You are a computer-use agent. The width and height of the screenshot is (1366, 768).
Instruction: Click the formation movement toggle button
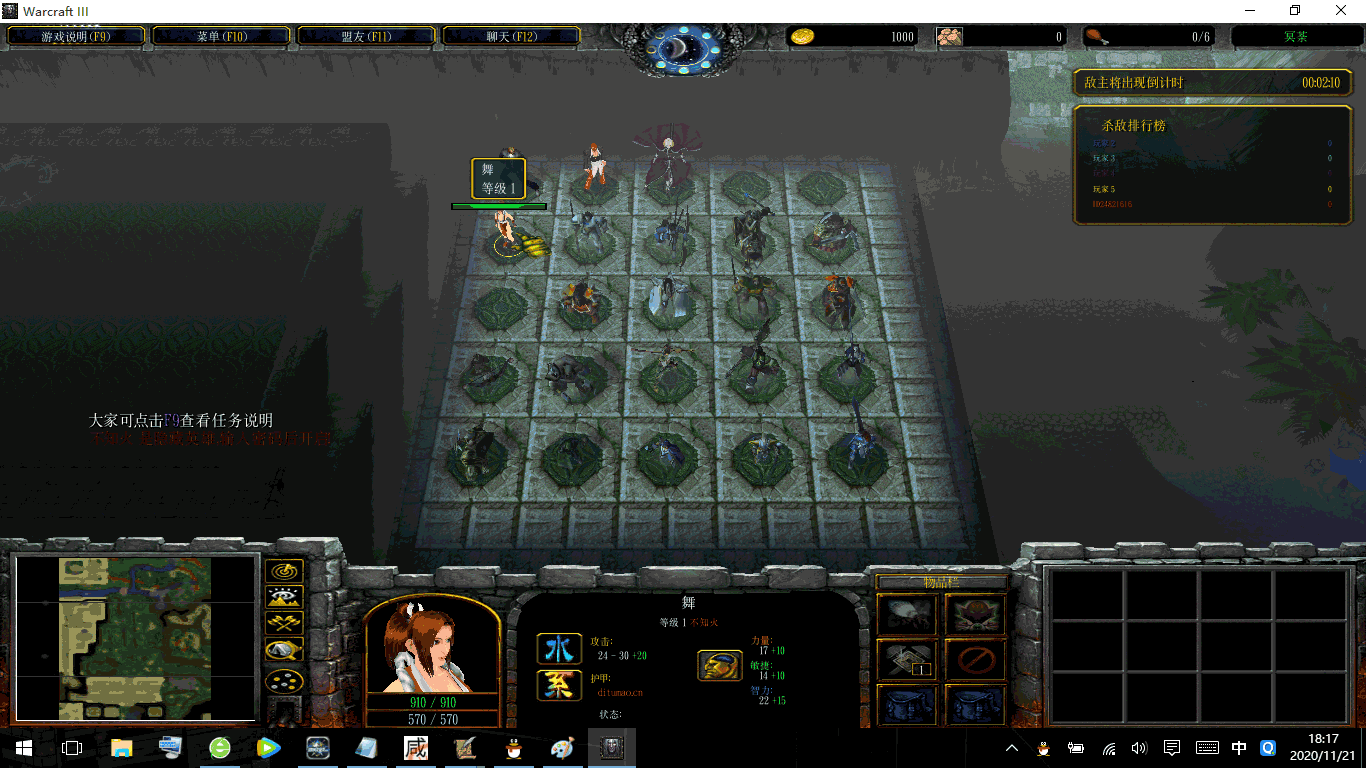click(x=285, y=681)
